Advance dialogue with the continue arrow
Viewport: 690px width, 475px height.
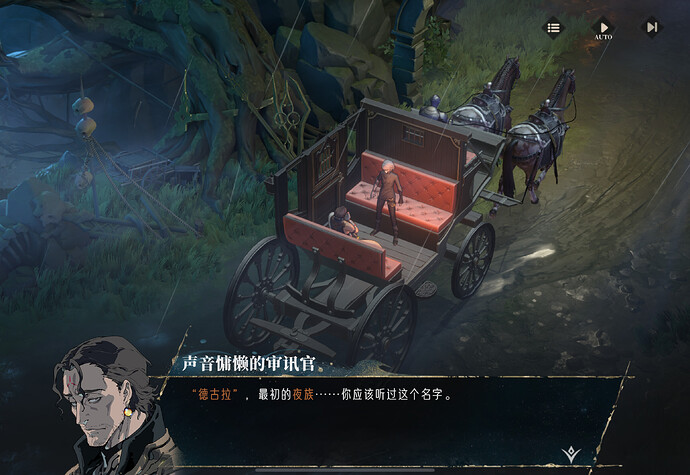pyautogui.click(x=570, y=453)
